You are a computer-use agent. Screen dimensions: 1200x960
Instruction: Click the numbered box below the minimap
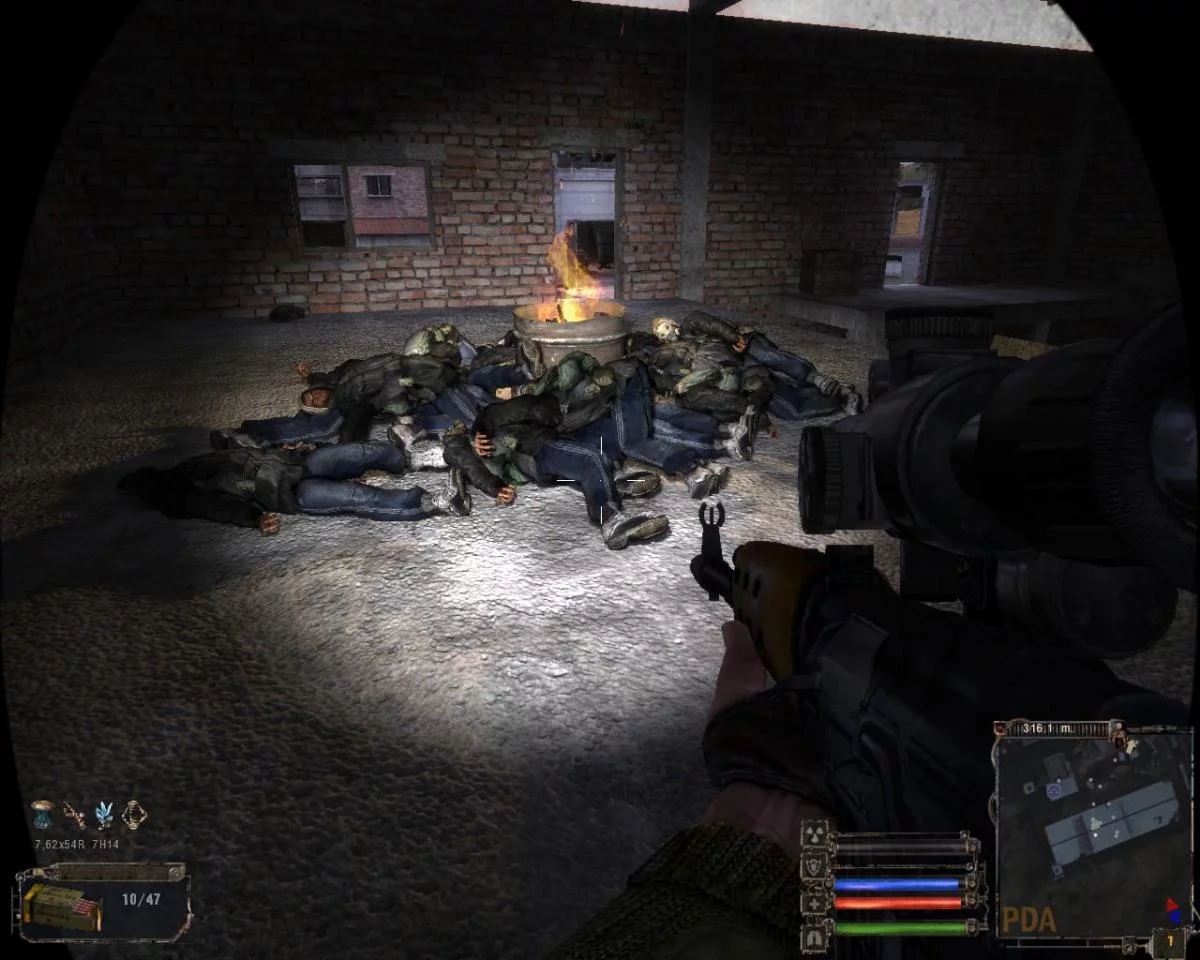pyautogui.click(x=1170, y=941)
